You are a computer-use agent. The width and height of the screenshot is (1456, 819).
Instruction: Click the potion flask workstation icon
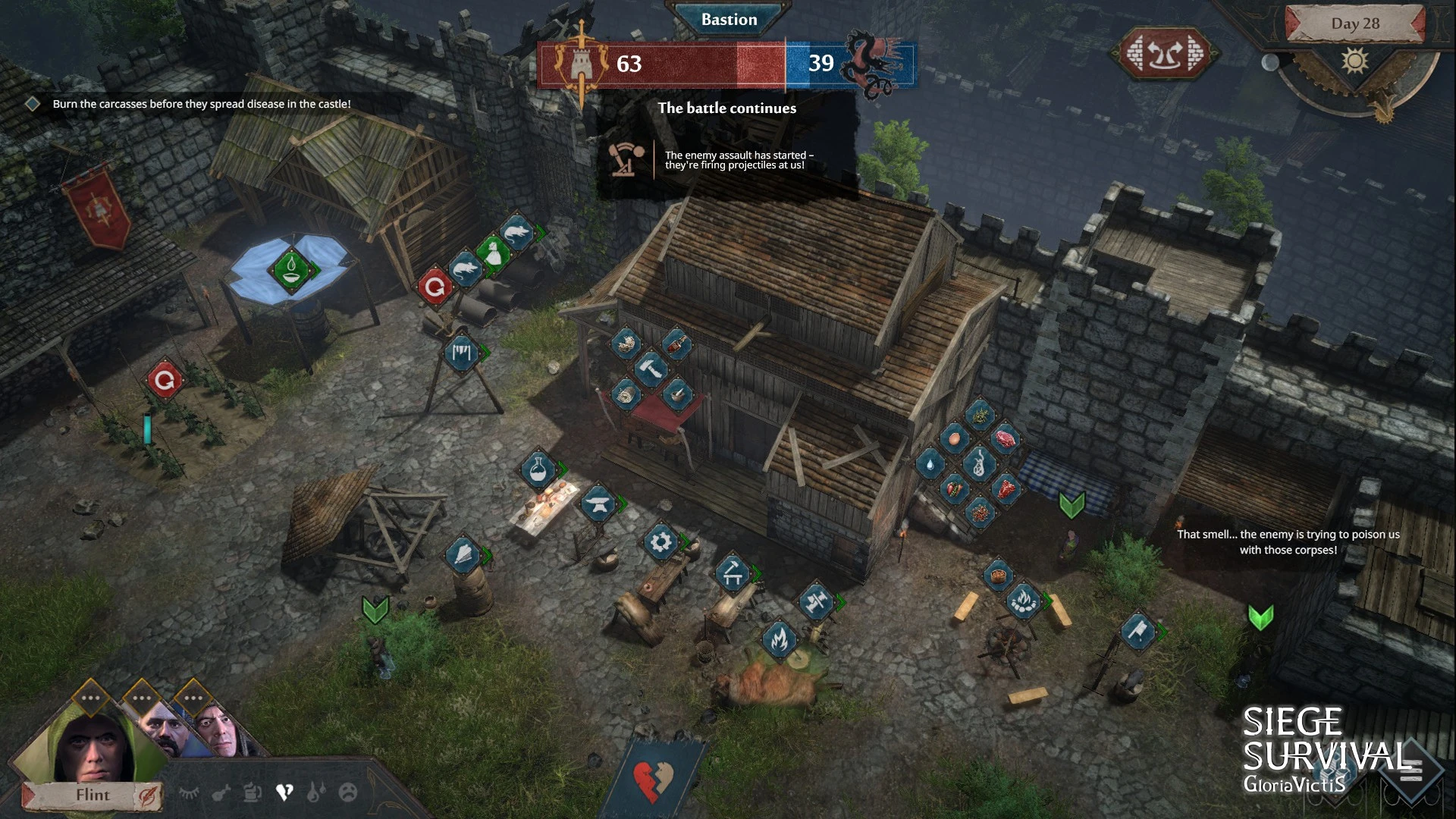(538, 469)
